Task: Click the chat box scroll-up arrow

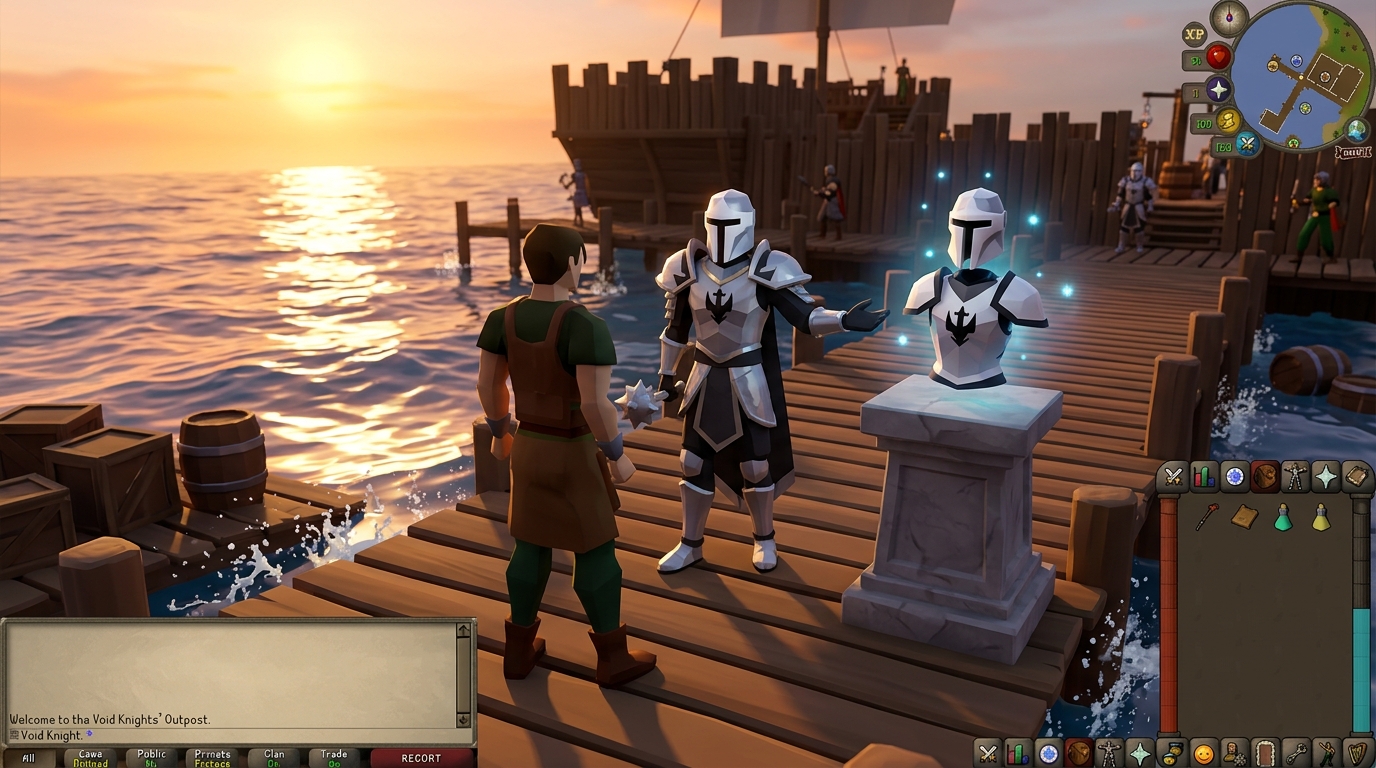Action: point(463,631)
